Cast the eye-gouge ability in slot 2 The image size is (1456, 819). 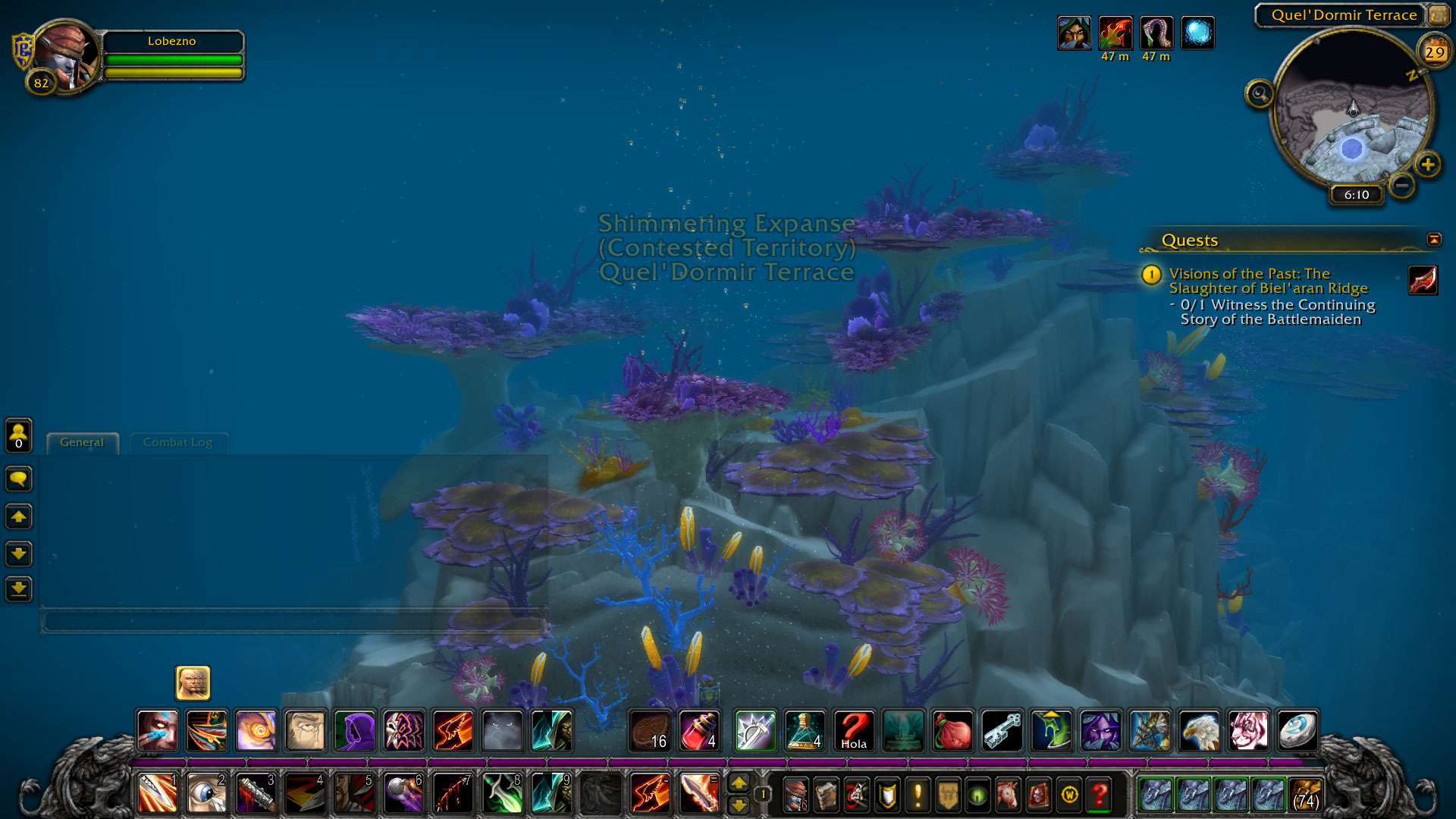pos(206,794)
